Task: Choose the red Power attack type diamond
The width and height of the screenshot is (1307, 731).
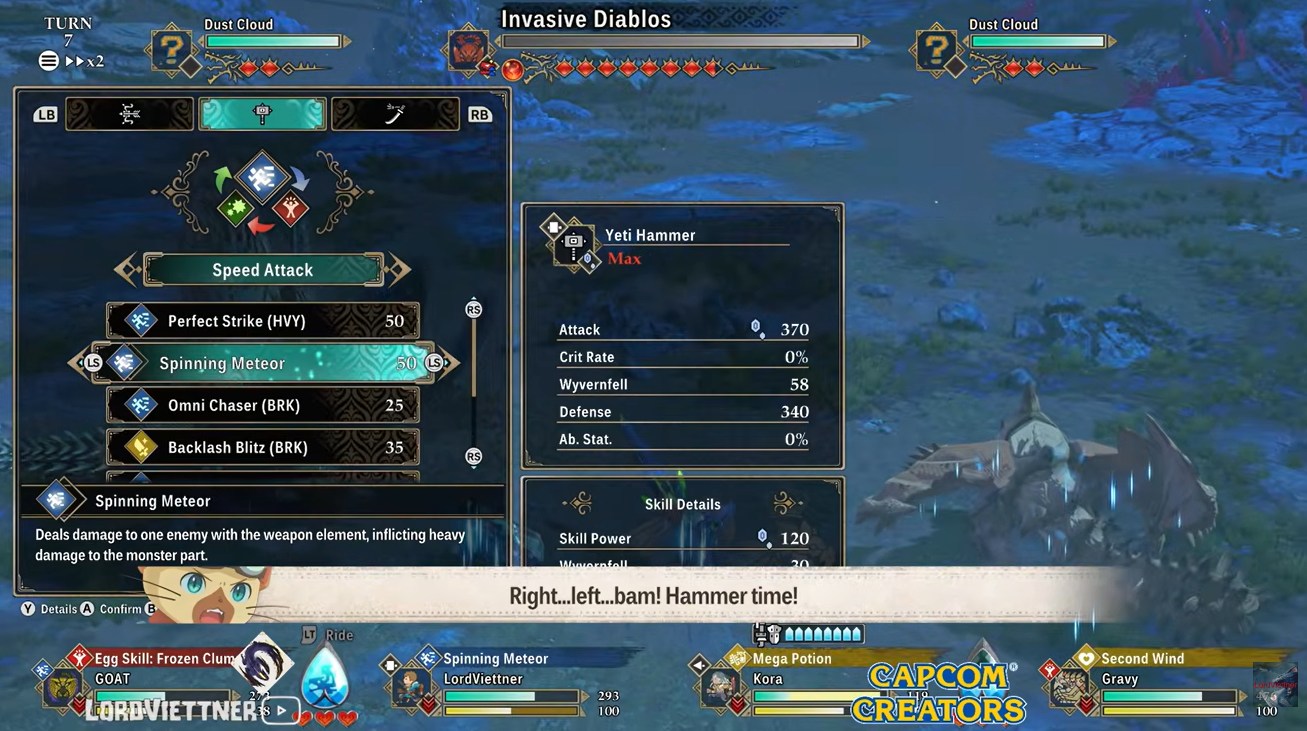Action: 292,208
